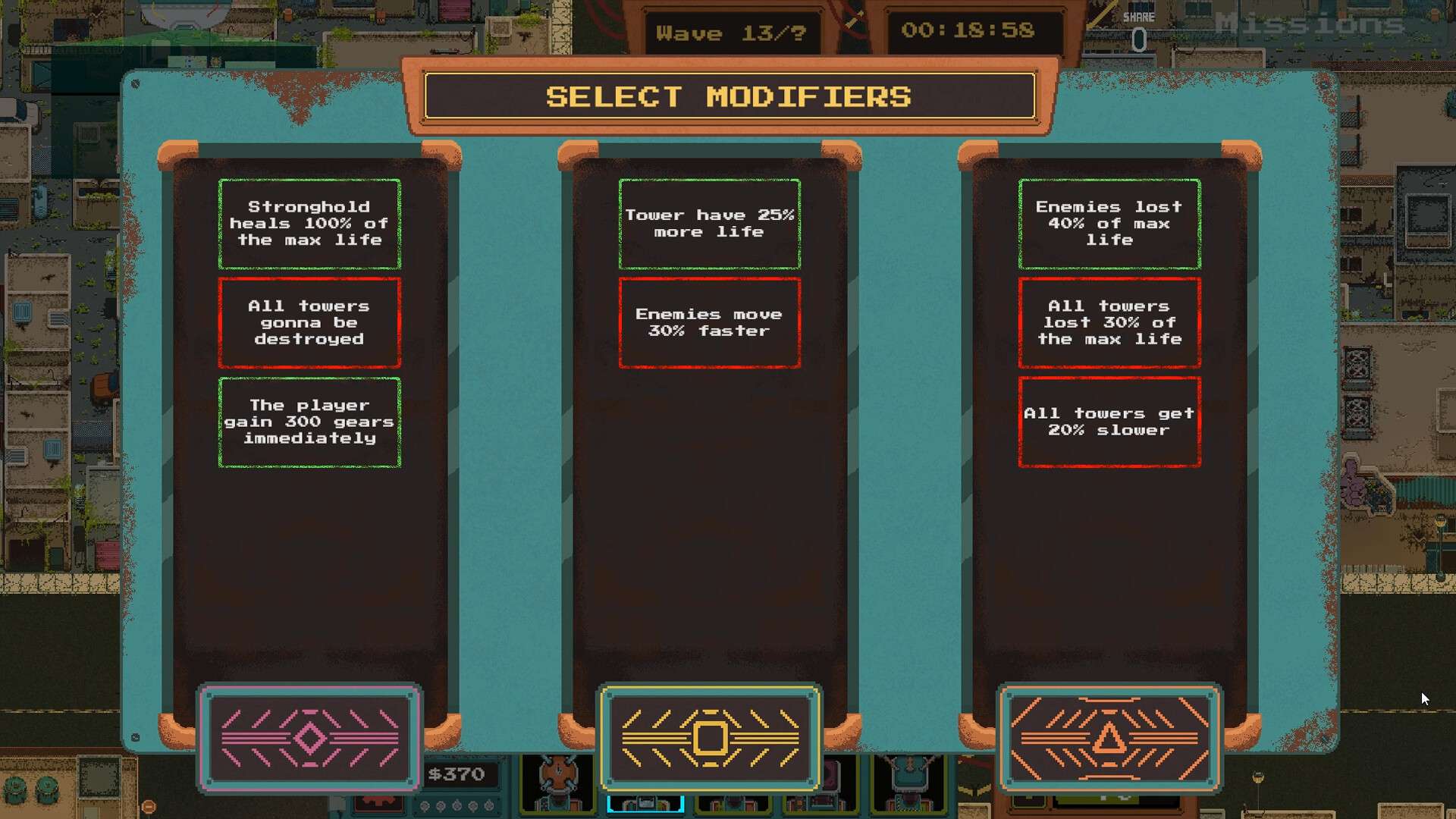Choose the pink diamond modifier button
This screenshot has height=819, width=1456.
pyautogui.click(x=309, y=738)
